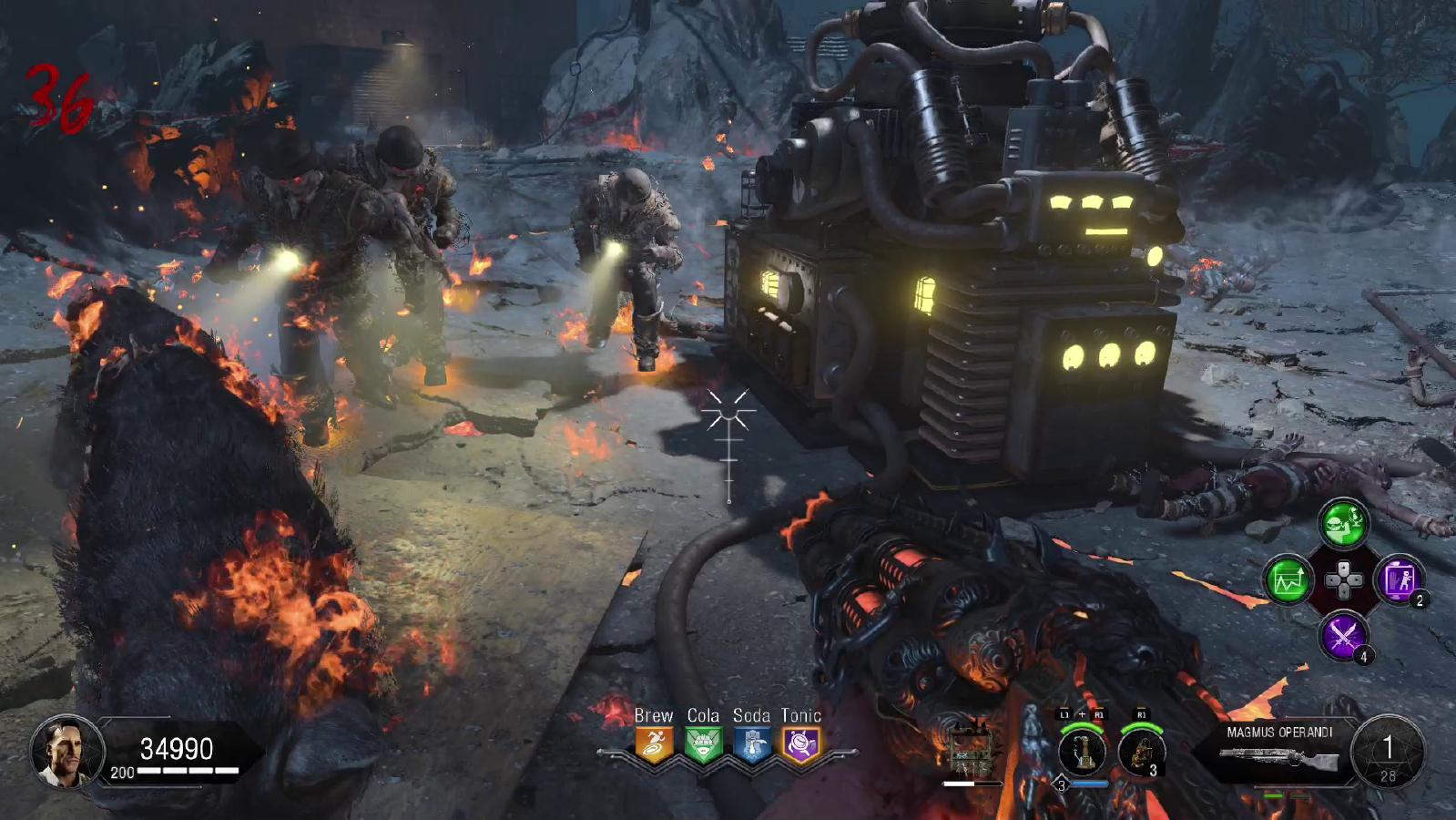The width and height of the screenshot is (1456, 820).
Task: Select the green Cola perk icon
Action: (x=703, y=744)
